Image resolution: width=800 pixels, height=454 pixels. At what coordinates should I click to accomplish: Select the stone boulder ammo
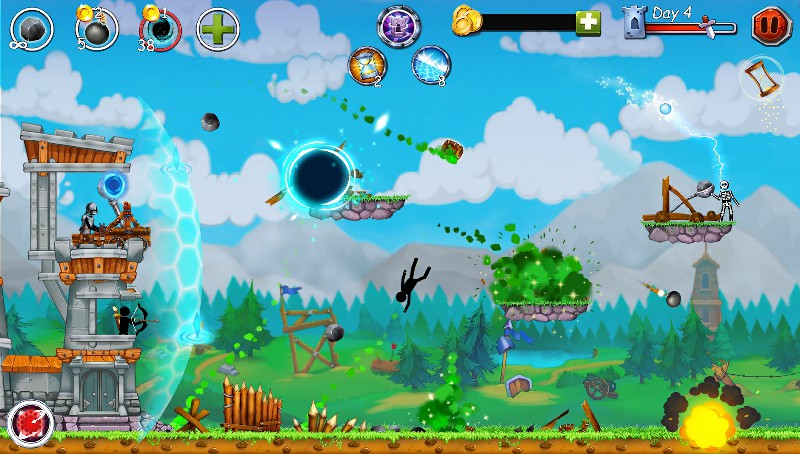(32, 27)
